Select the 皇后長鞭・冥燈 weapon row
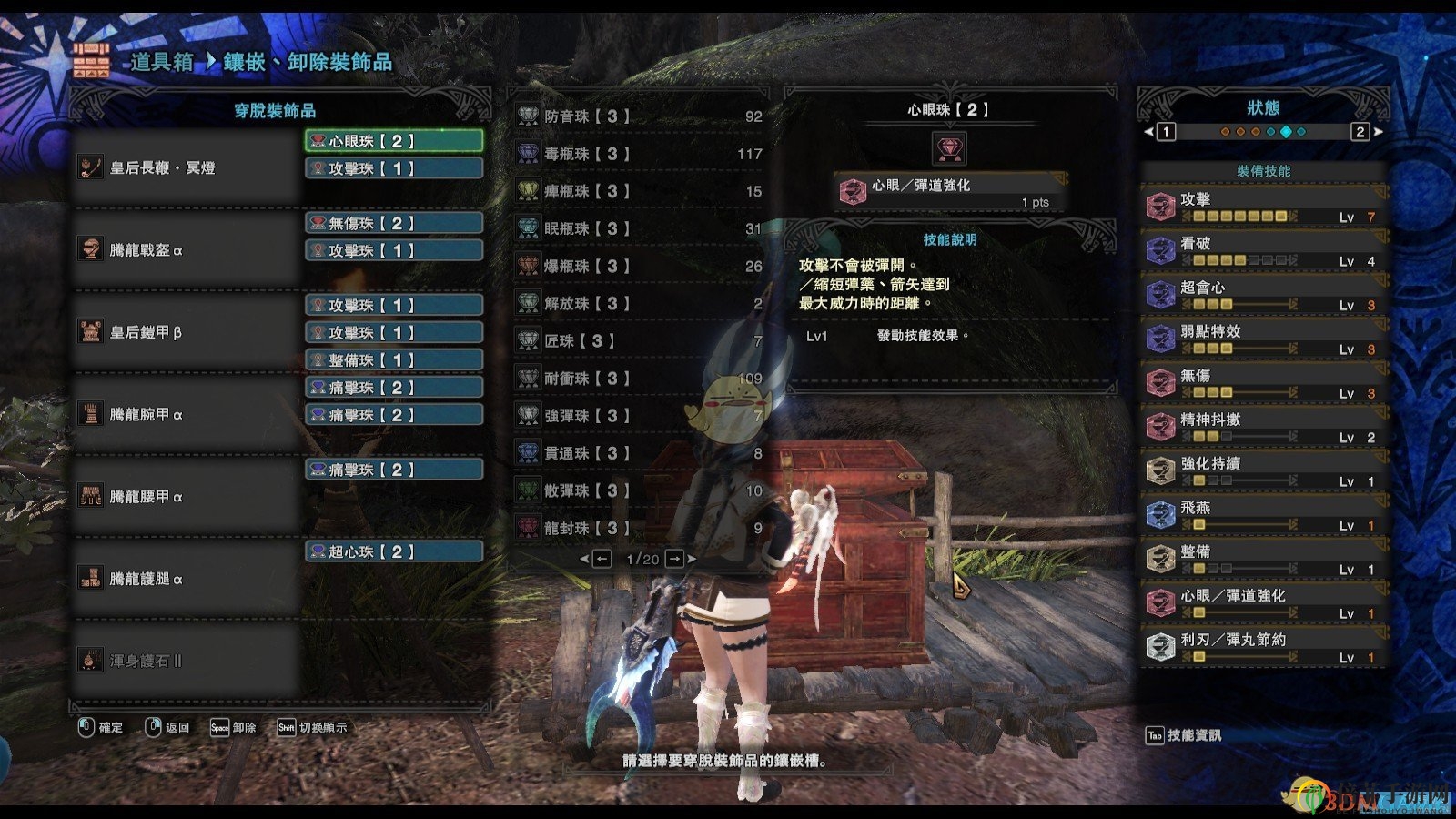1456x819 pixels. coord(187,167)
